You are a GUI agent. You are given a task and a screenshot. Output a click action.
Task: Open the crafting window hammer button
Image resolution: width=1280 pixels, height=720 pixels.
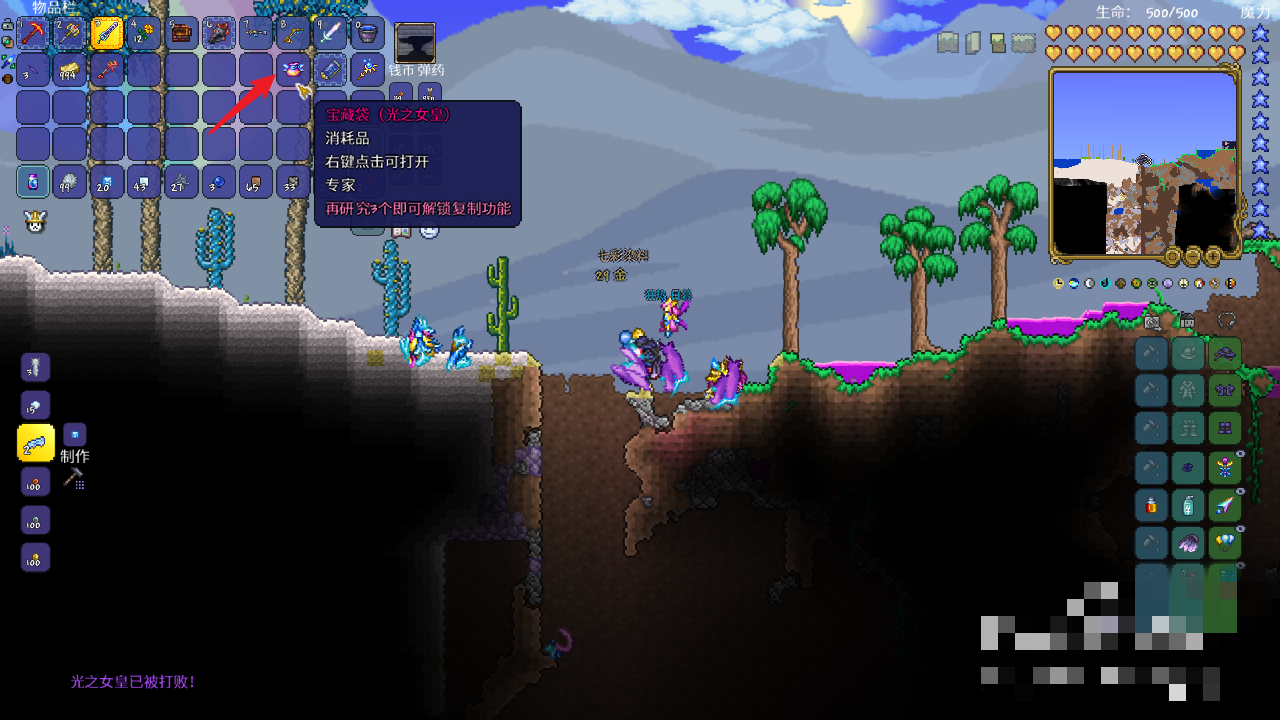pos(73,479)
